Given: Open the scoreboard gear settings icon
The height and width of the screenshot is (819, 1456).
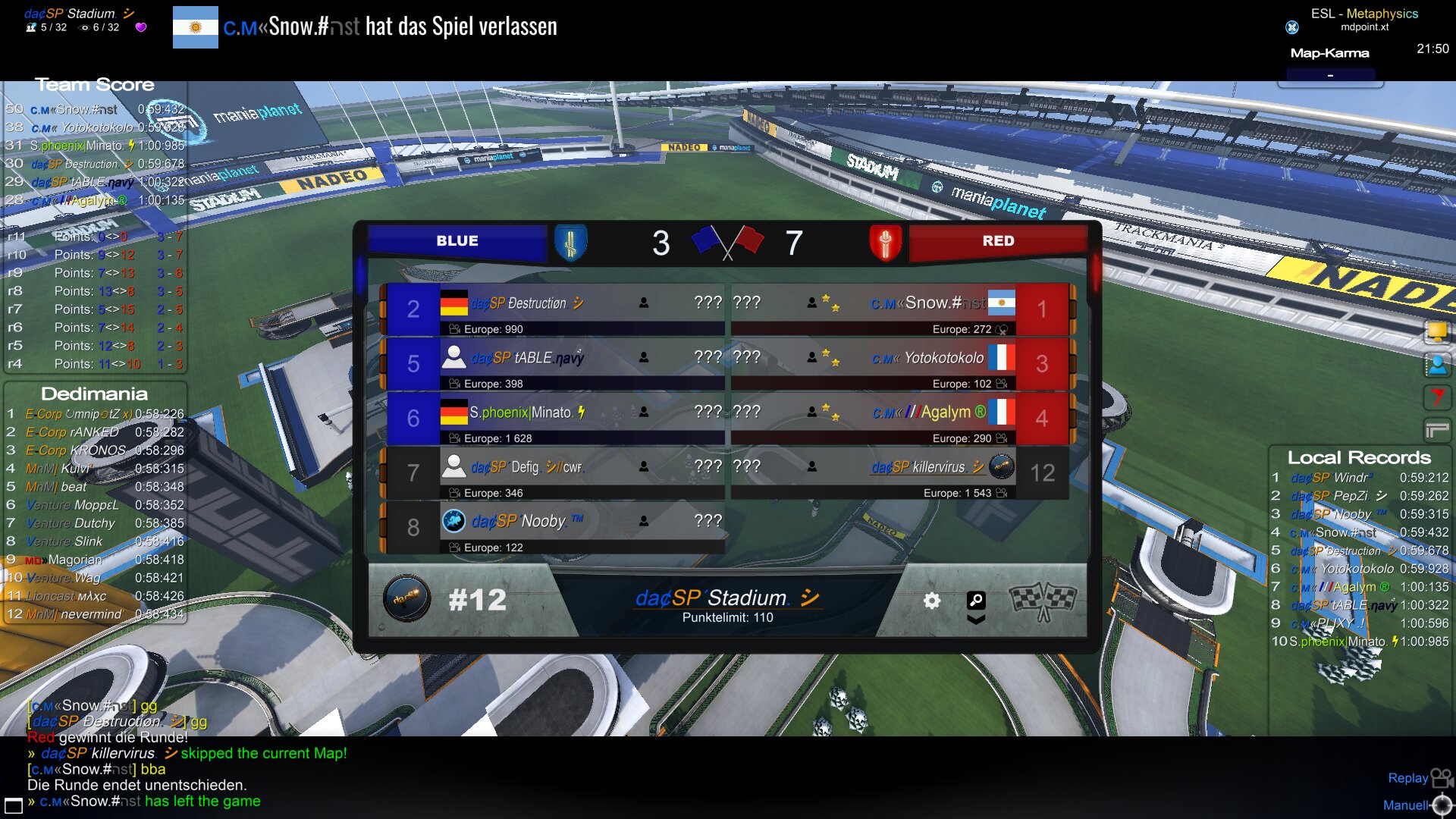Looking at the screenshot, I should pos(931,601).
